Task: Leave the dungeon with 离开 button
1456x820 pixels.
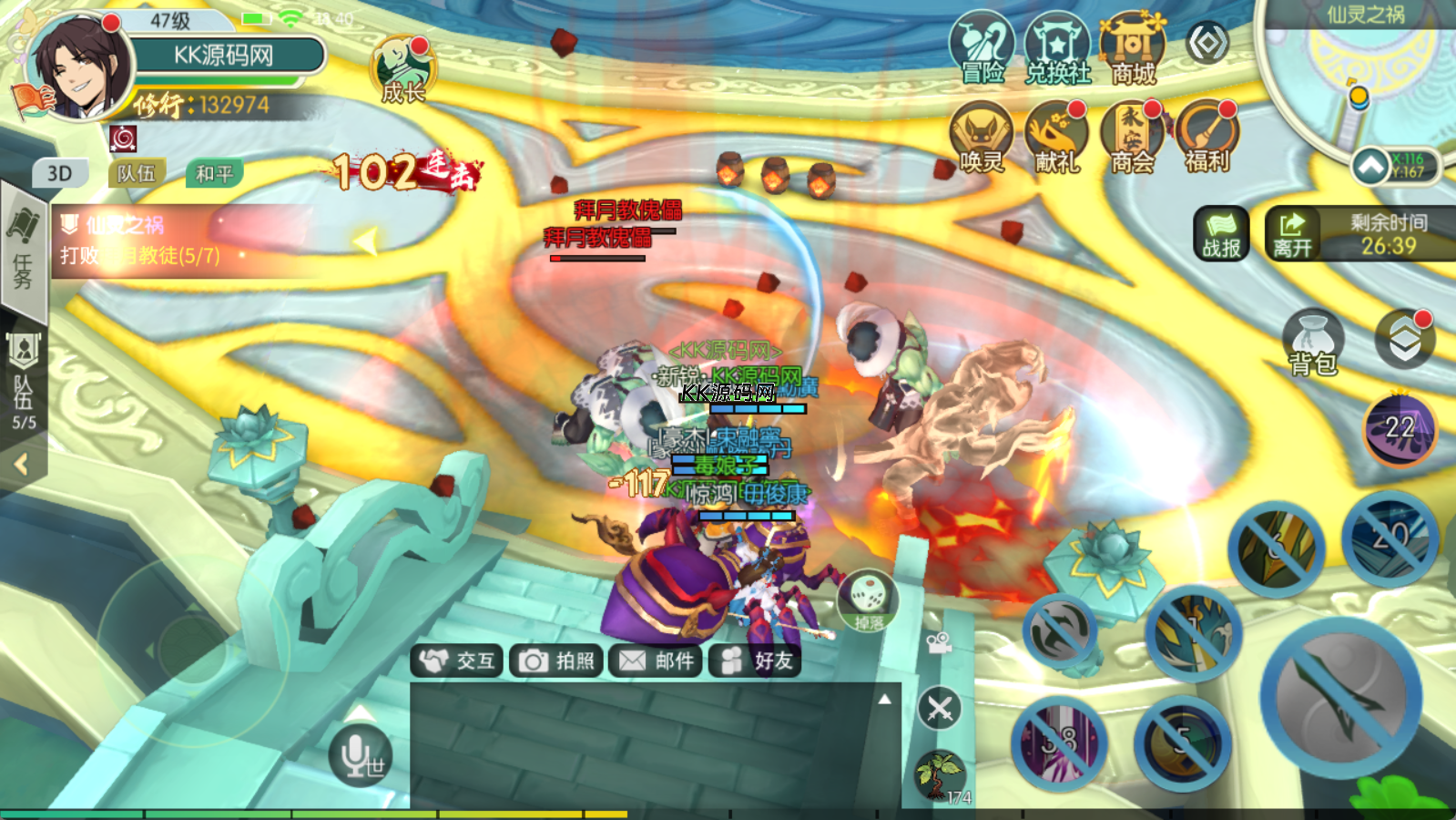Action: (x=1292, y=233)
